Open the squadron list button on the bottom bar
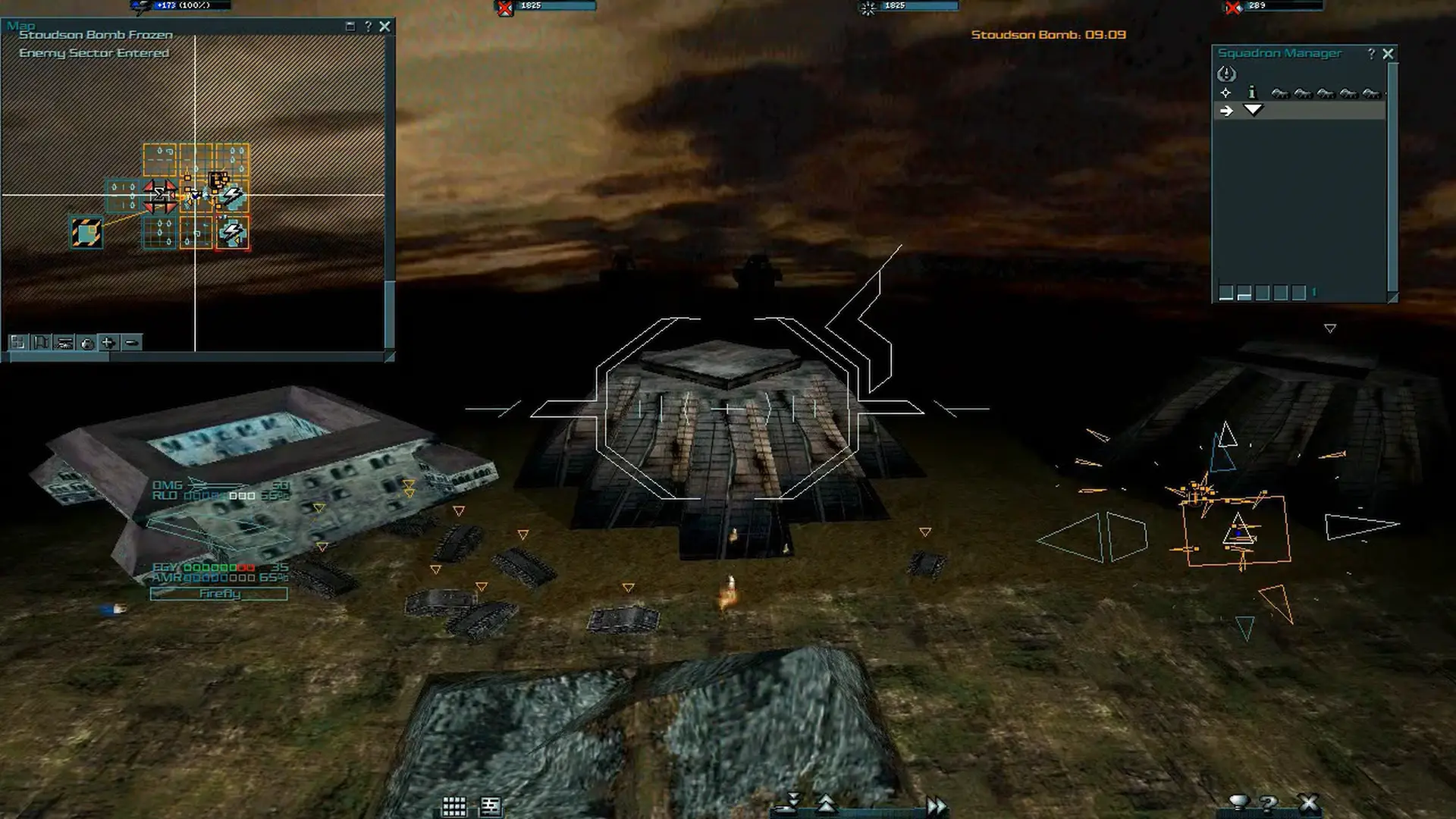Viewport: 1456px width, 819px height. click(x=491, y=806)
